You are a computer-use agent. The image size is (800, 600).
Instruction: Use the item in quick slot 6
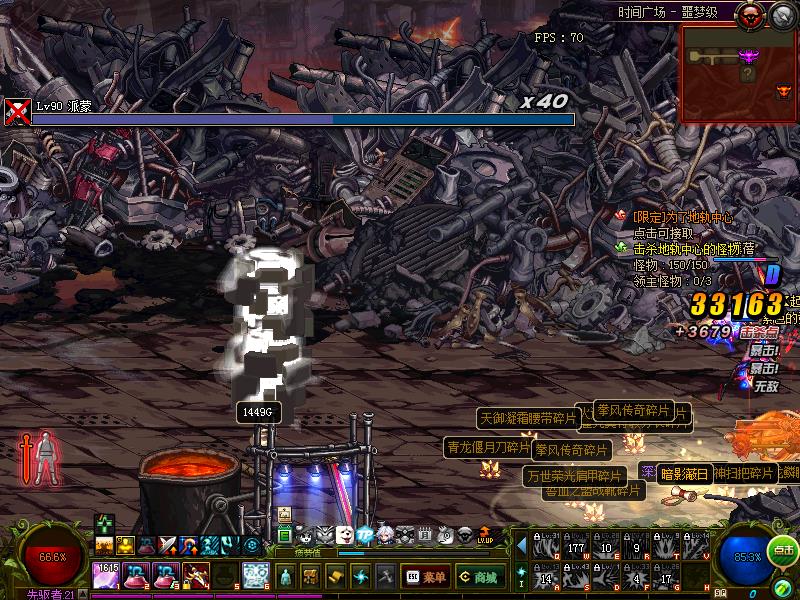(x=256, y=576)
